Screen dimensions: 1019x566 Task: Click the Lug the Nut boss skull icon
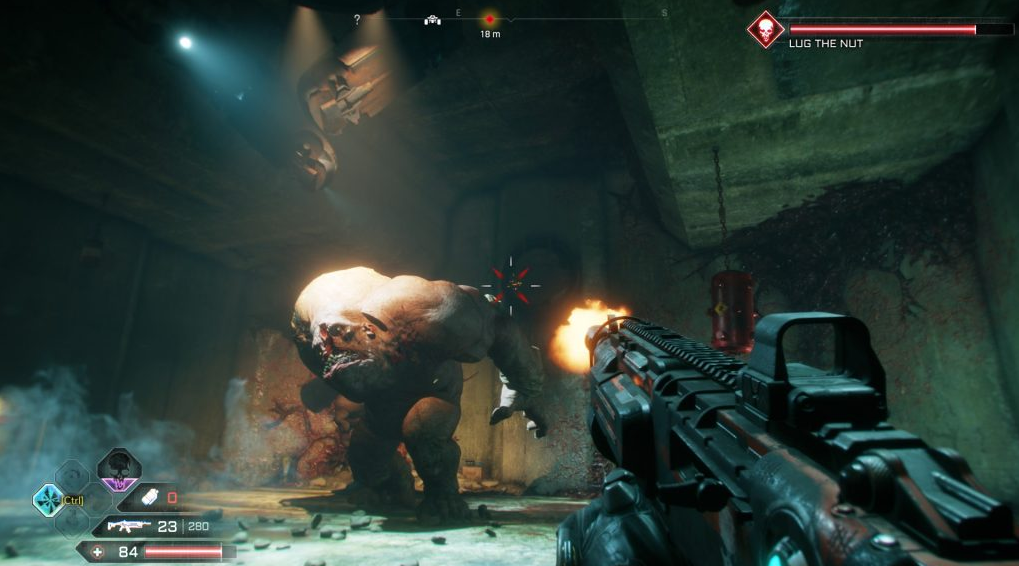coord(766,29)
